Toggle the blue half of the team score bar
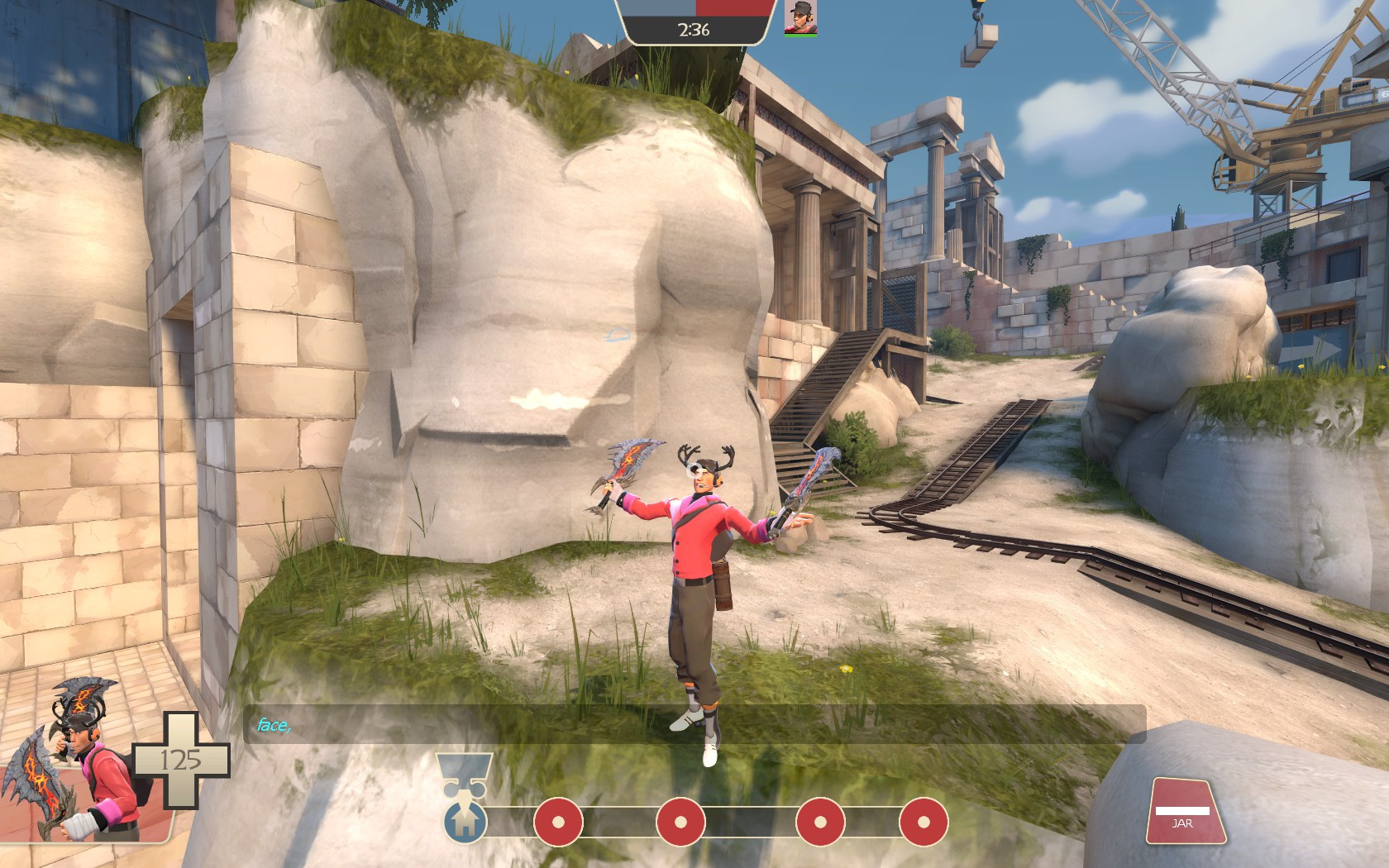The width and height of the screenshot is (1389, 868). [656, 8]
